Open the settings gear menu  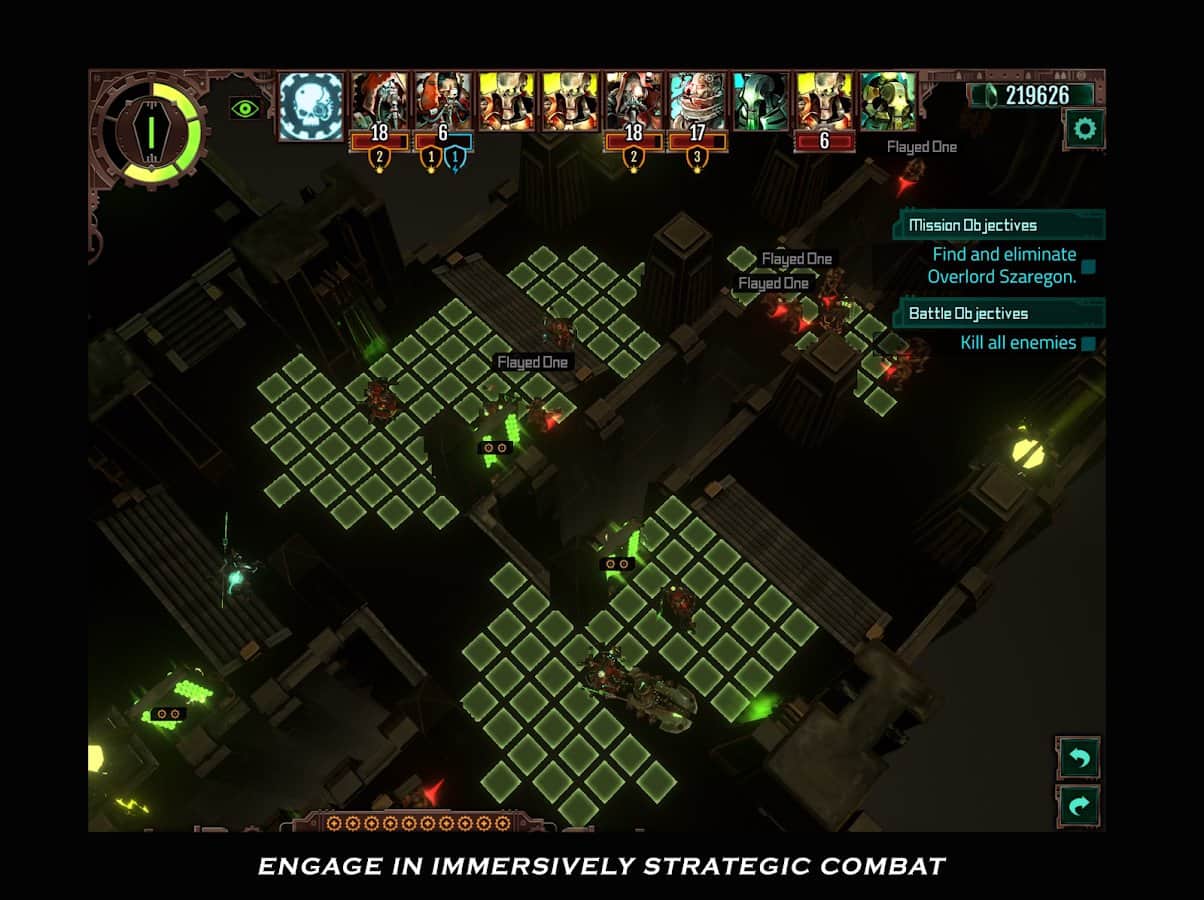(x=1084, y=129)
